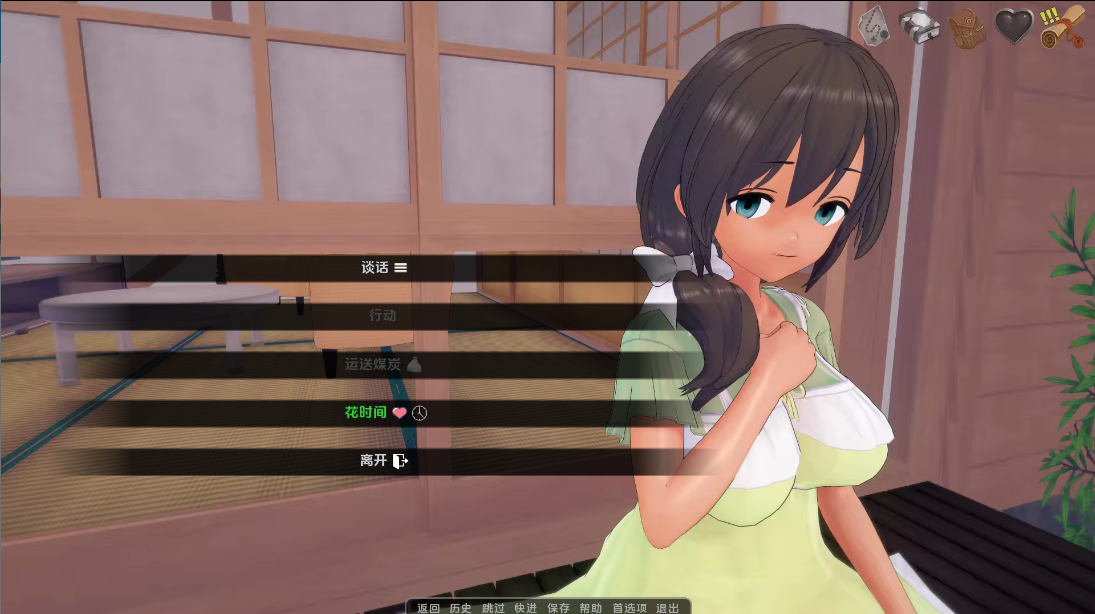1095x614 pixels.
Task: Pick the 运送煤炭 coal delivery option
Action: coord(383,364)
